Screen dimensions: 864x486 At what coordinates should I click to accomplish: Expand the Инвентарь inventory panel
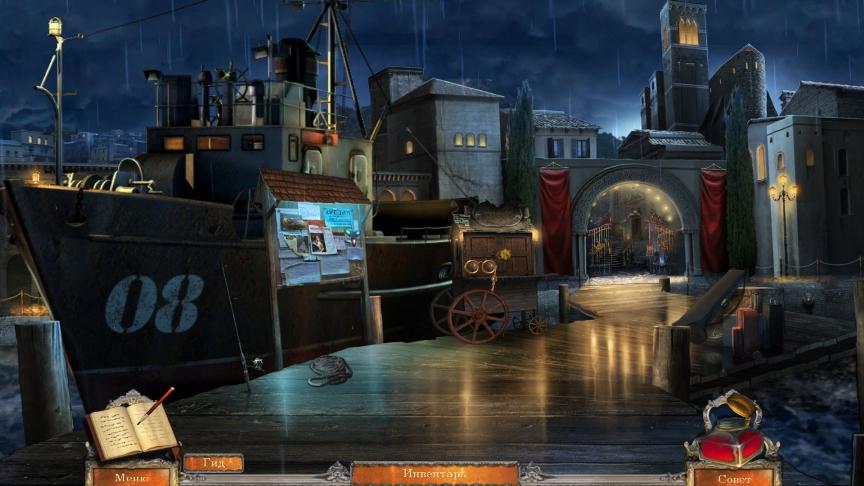coord(434,473)
